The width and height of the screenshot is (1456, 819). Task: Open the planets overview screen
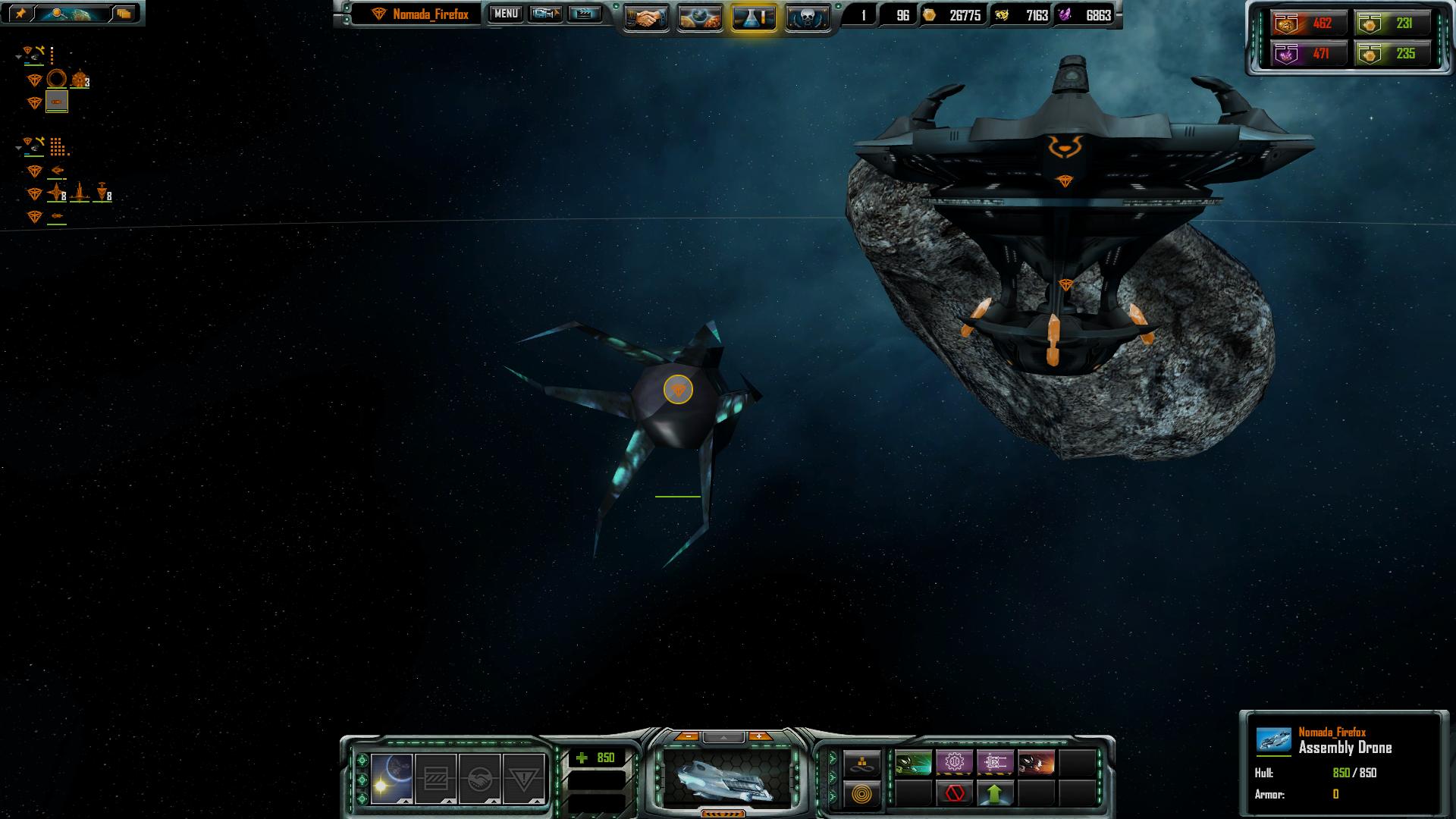tap(699, 17)
